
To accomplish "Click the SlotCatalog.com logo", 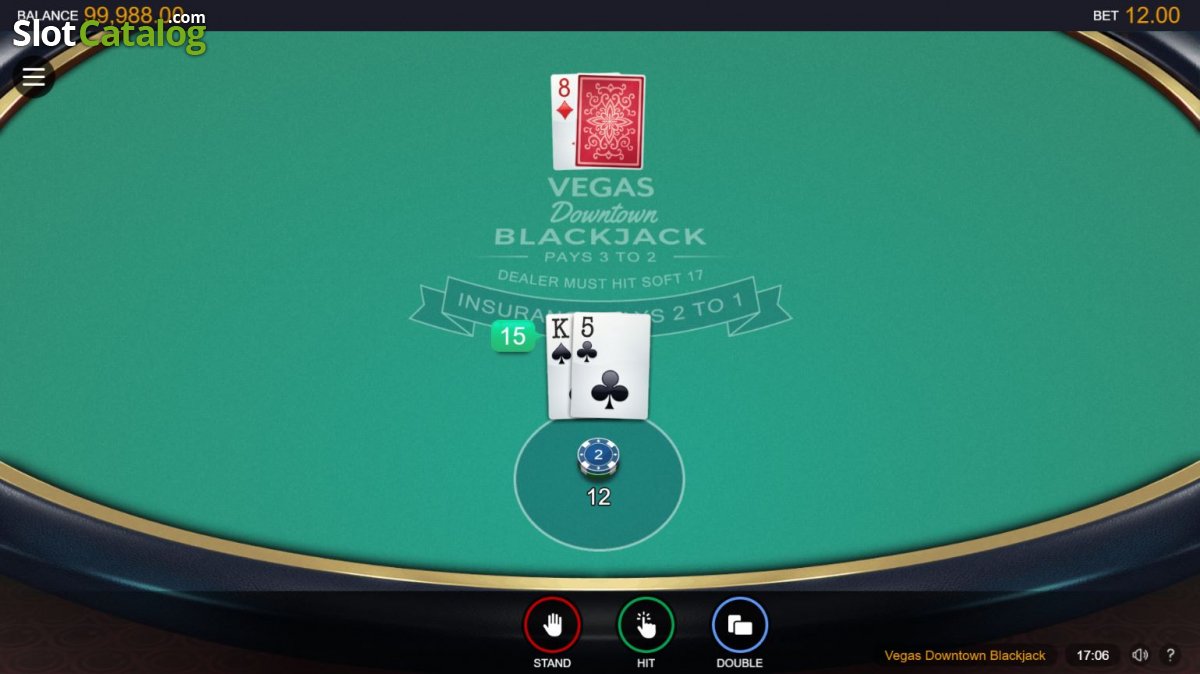I will tap(110, 33).
